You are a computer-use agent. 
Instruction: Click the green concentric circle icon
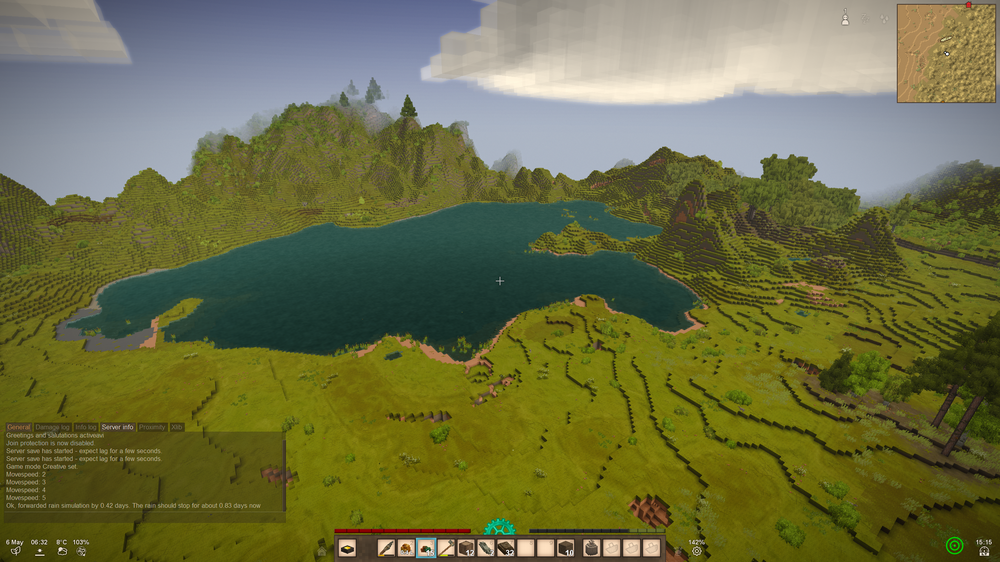click(954, 546)
